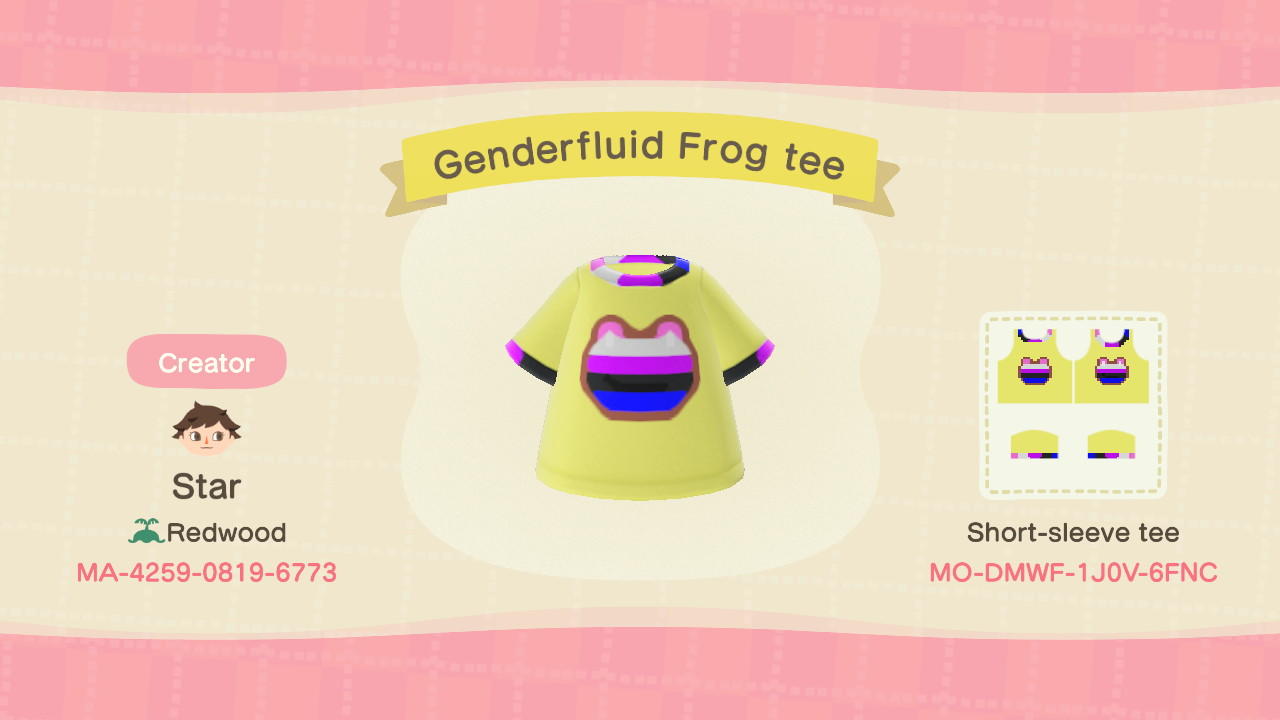Select the Redwood town leaf icon
Screen dimensions: 1280x720
[146, 532]
